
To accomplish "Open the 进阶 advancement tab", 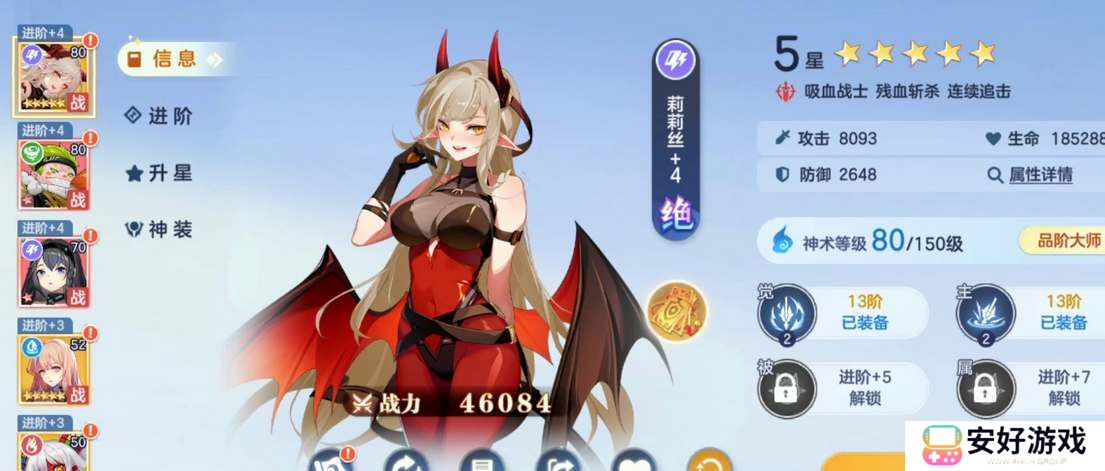I will click(x=160, y=116).
